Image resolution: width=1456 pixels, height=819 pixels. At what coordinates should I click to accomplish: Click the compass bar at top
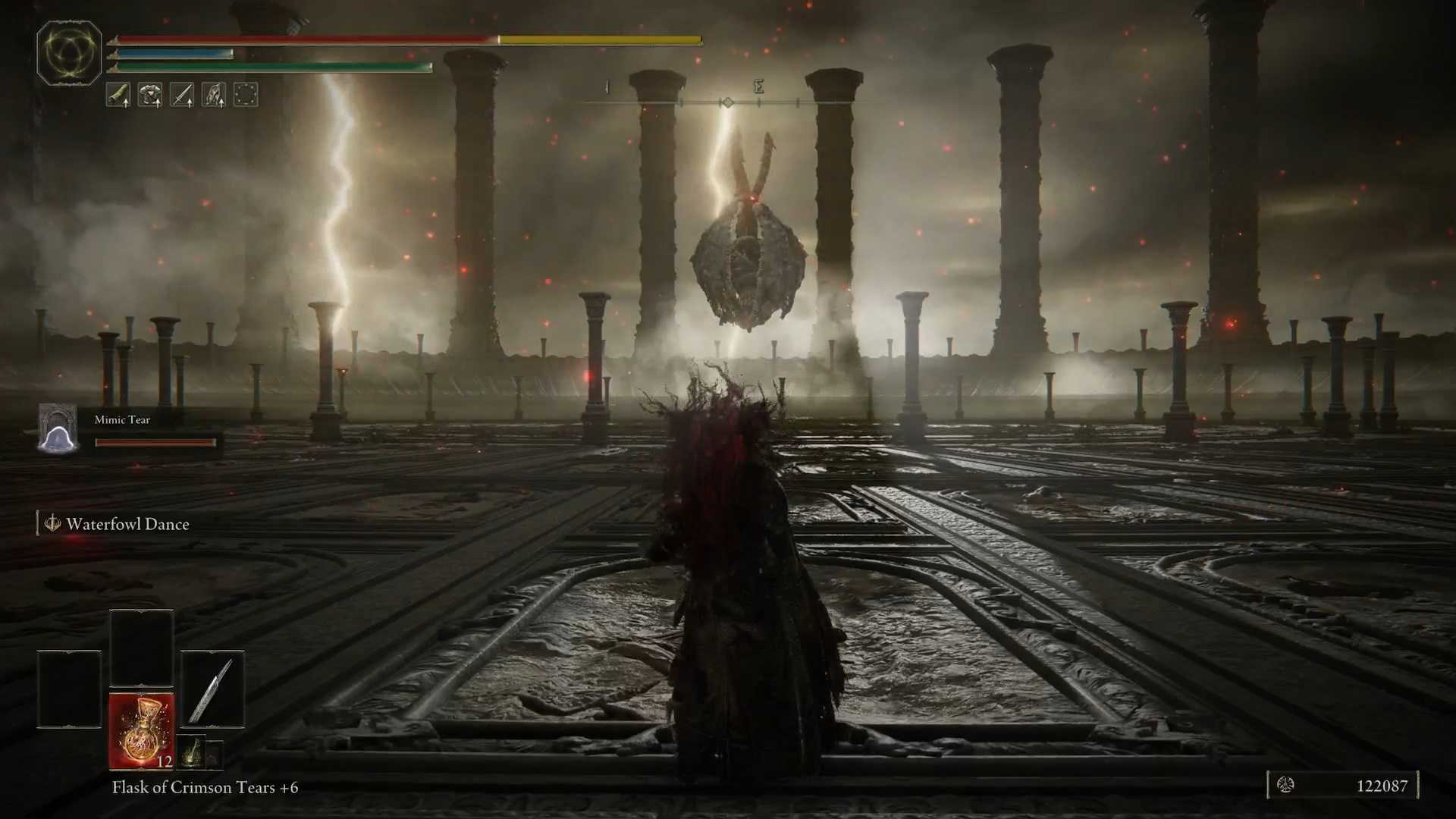point(726,102)
